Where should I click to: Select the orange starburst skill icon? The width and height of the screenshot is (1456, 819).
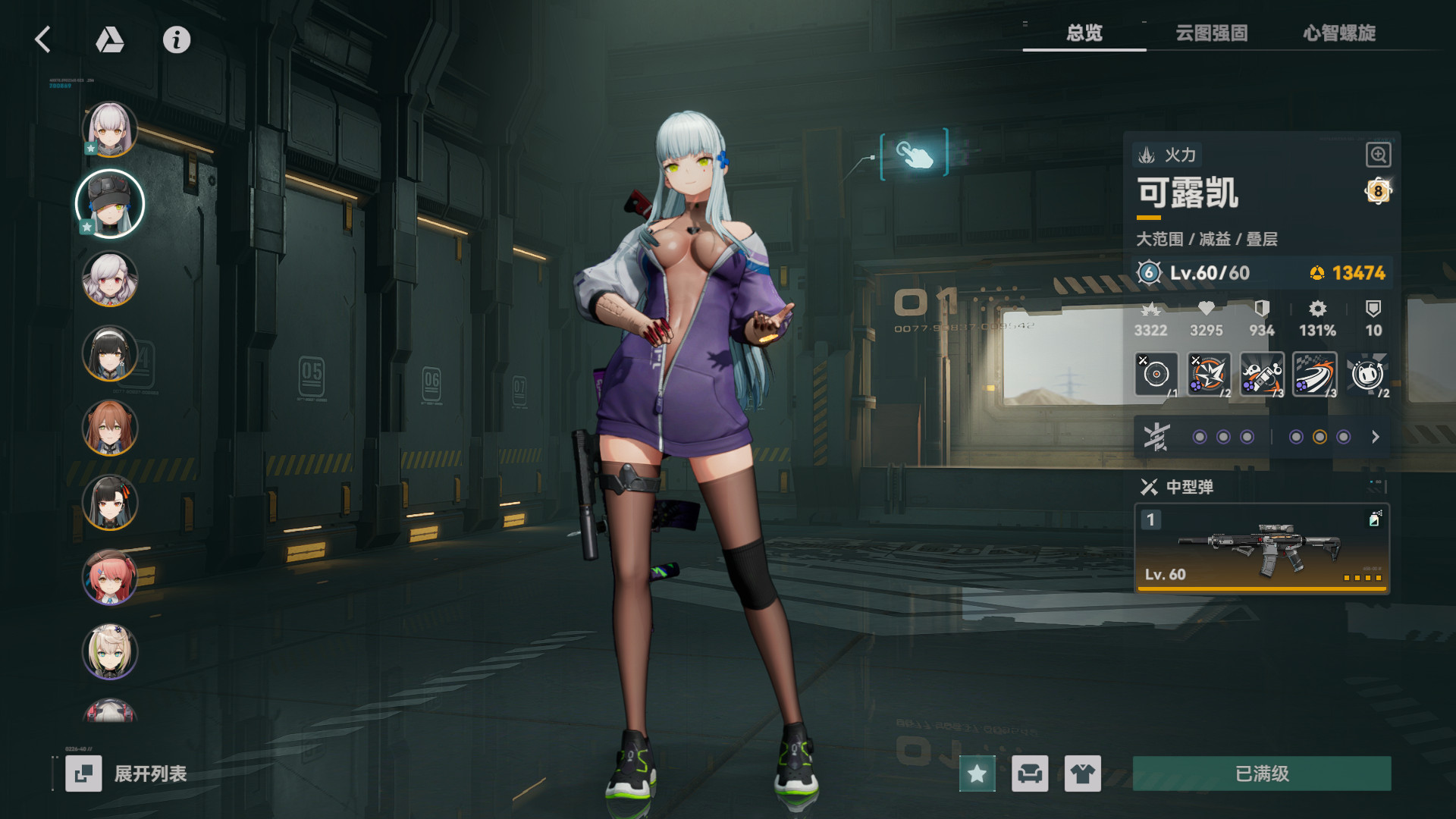point(1208,372)
